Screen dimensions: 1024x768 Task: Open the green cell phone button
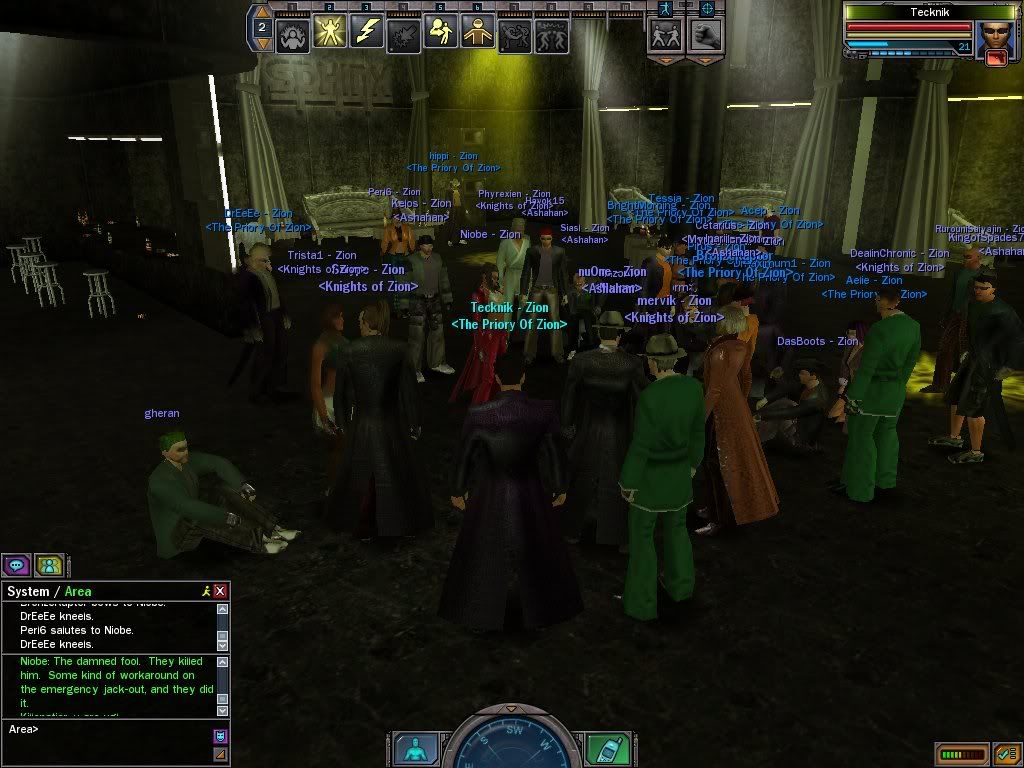click(606, 748)
